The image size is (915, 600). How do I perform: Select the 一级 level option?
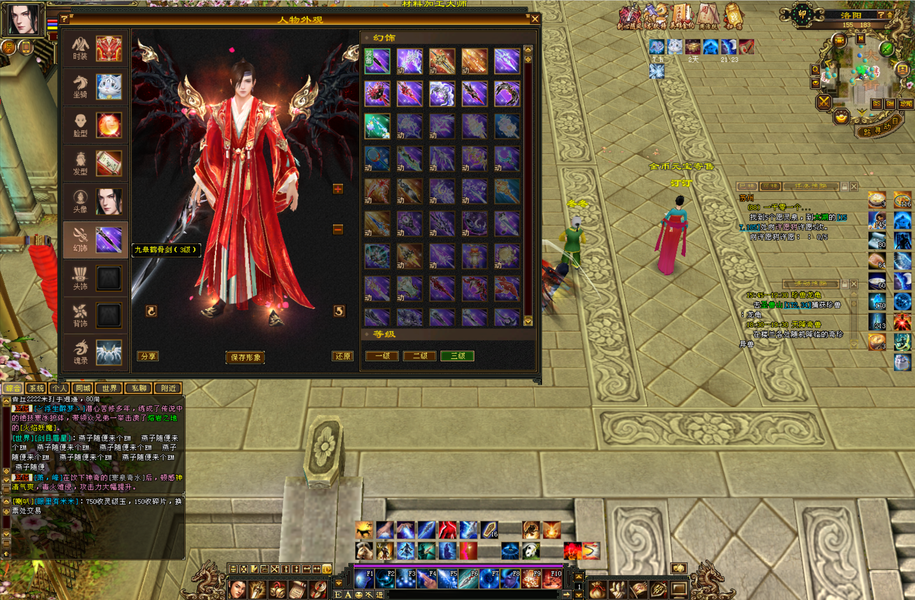(381, 356)
